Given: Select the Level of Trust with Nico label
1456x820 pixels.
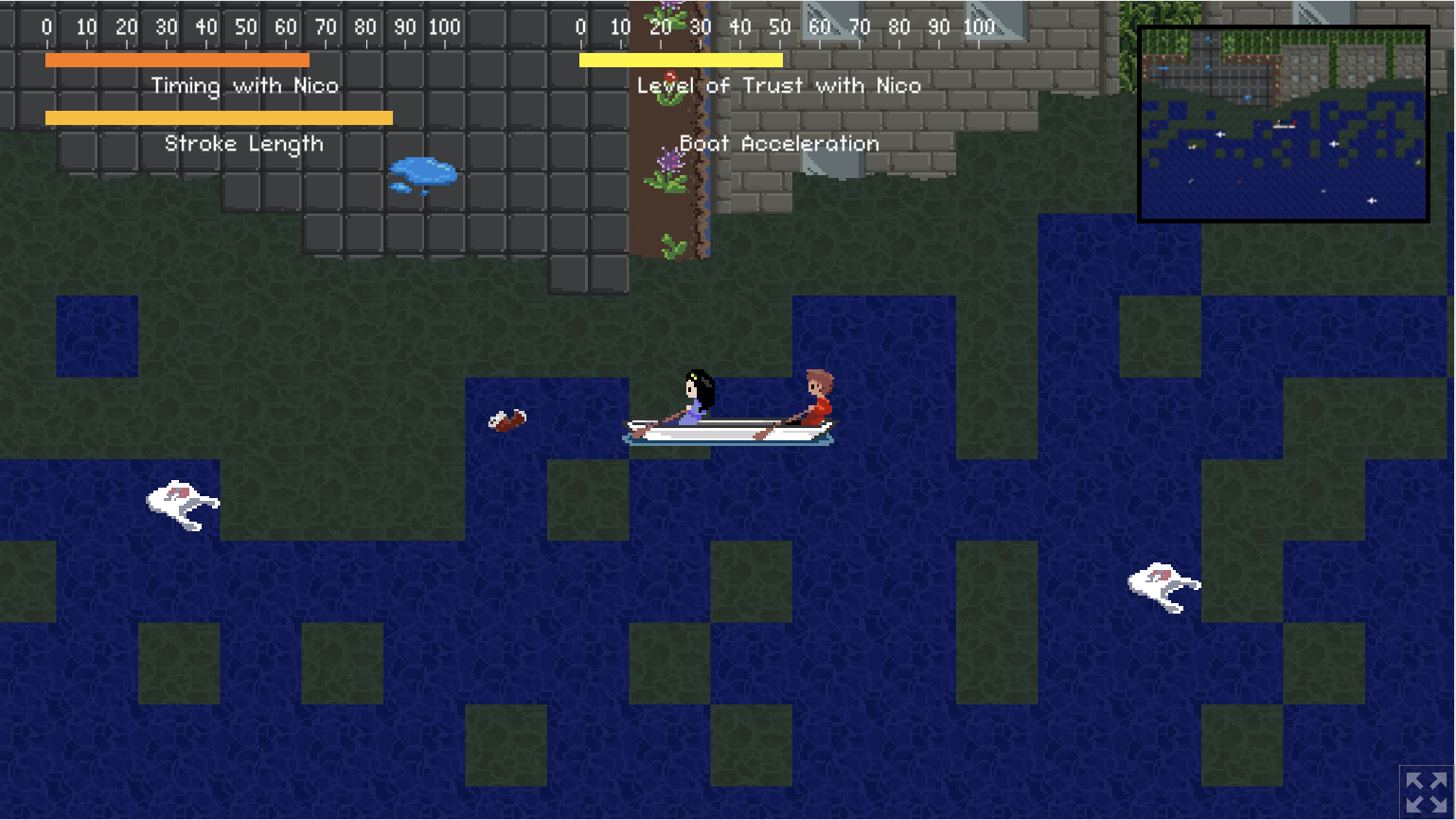Looking at the screenshot, I should click(780, 85).
